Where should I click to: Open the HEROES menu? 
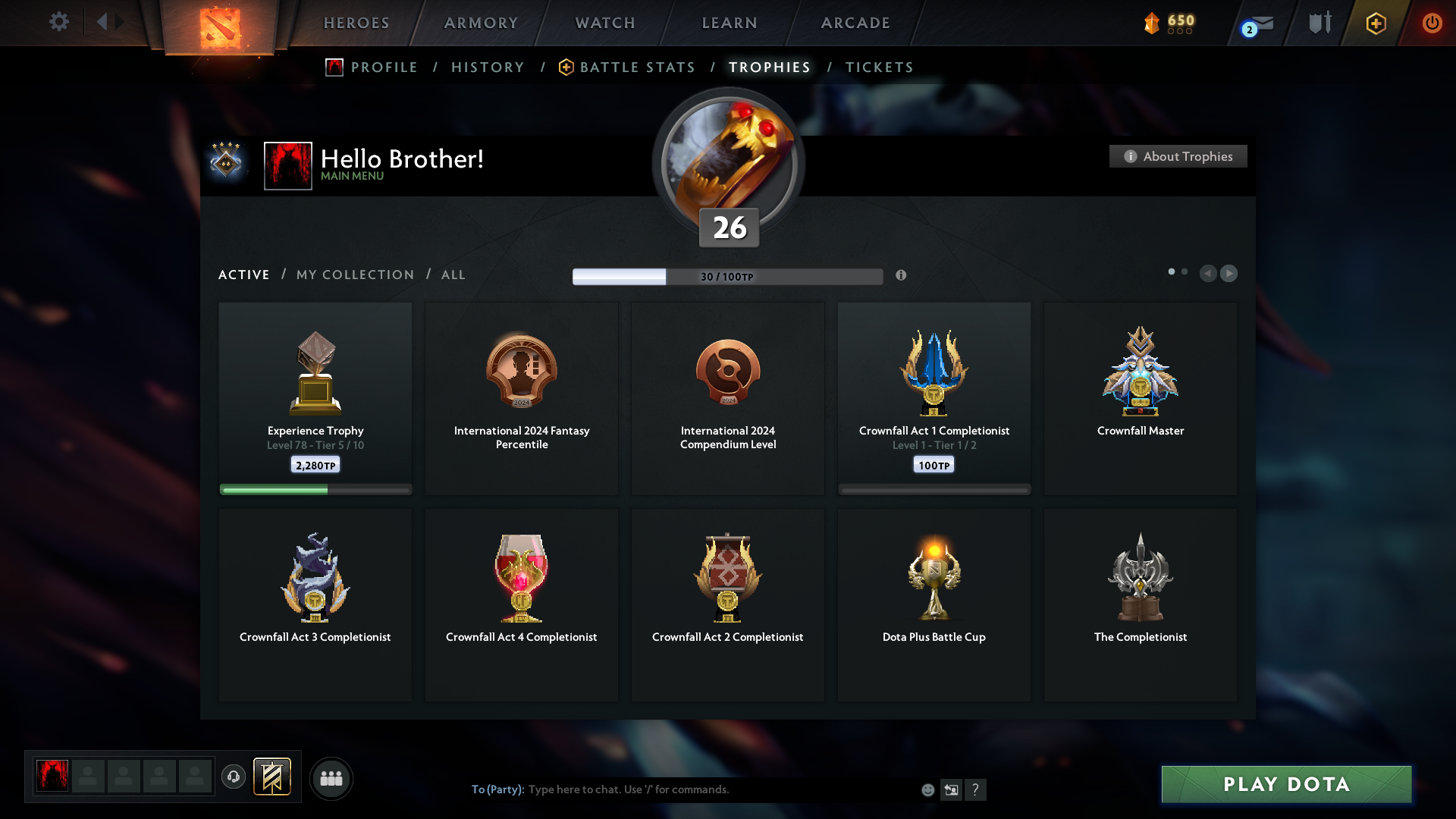(356, 23)
